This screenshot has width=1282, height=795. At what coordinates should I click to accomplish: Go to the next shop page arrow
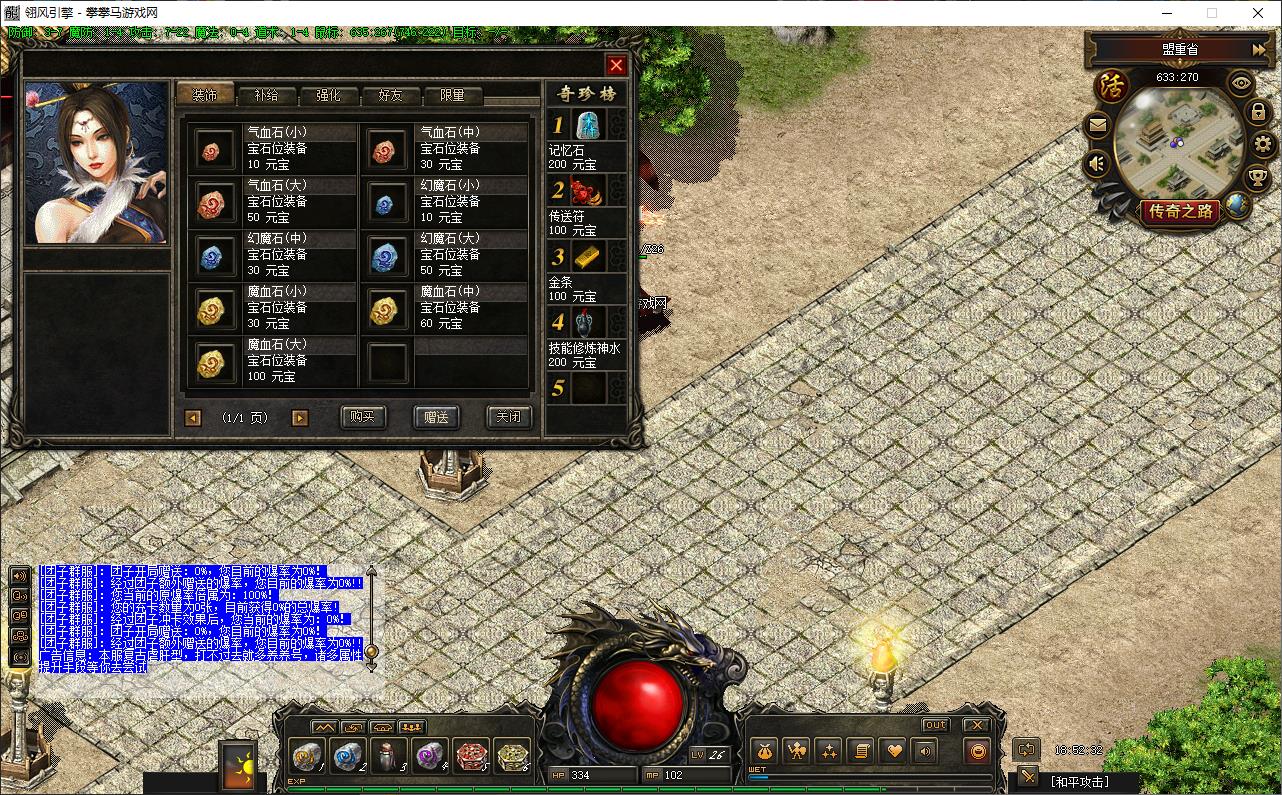(300, 418)
